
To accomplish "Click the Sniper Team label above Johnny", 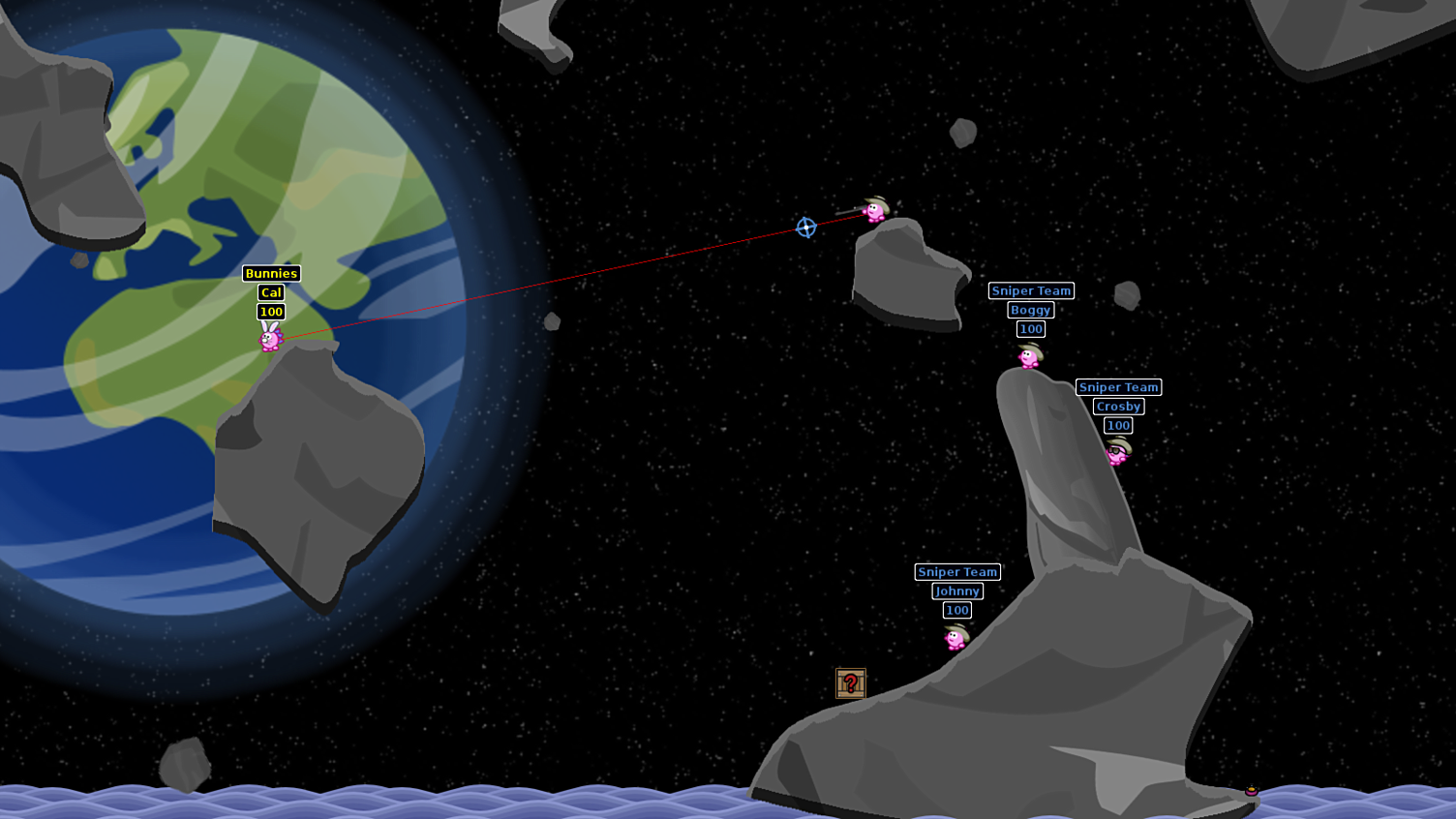I will [955, 572].
